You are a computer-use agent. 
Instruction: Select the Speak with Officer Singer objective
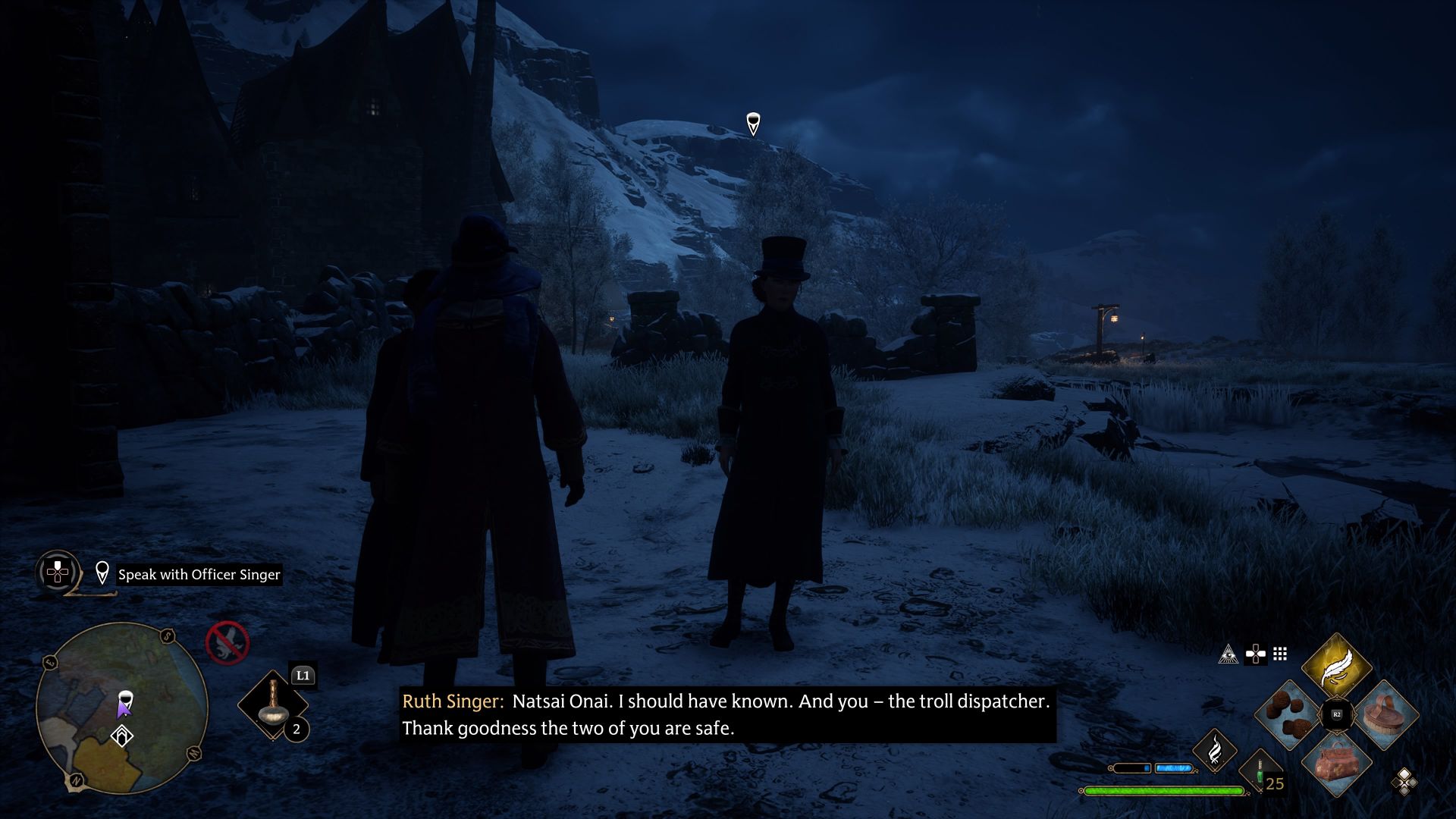(x=199, y=574)
